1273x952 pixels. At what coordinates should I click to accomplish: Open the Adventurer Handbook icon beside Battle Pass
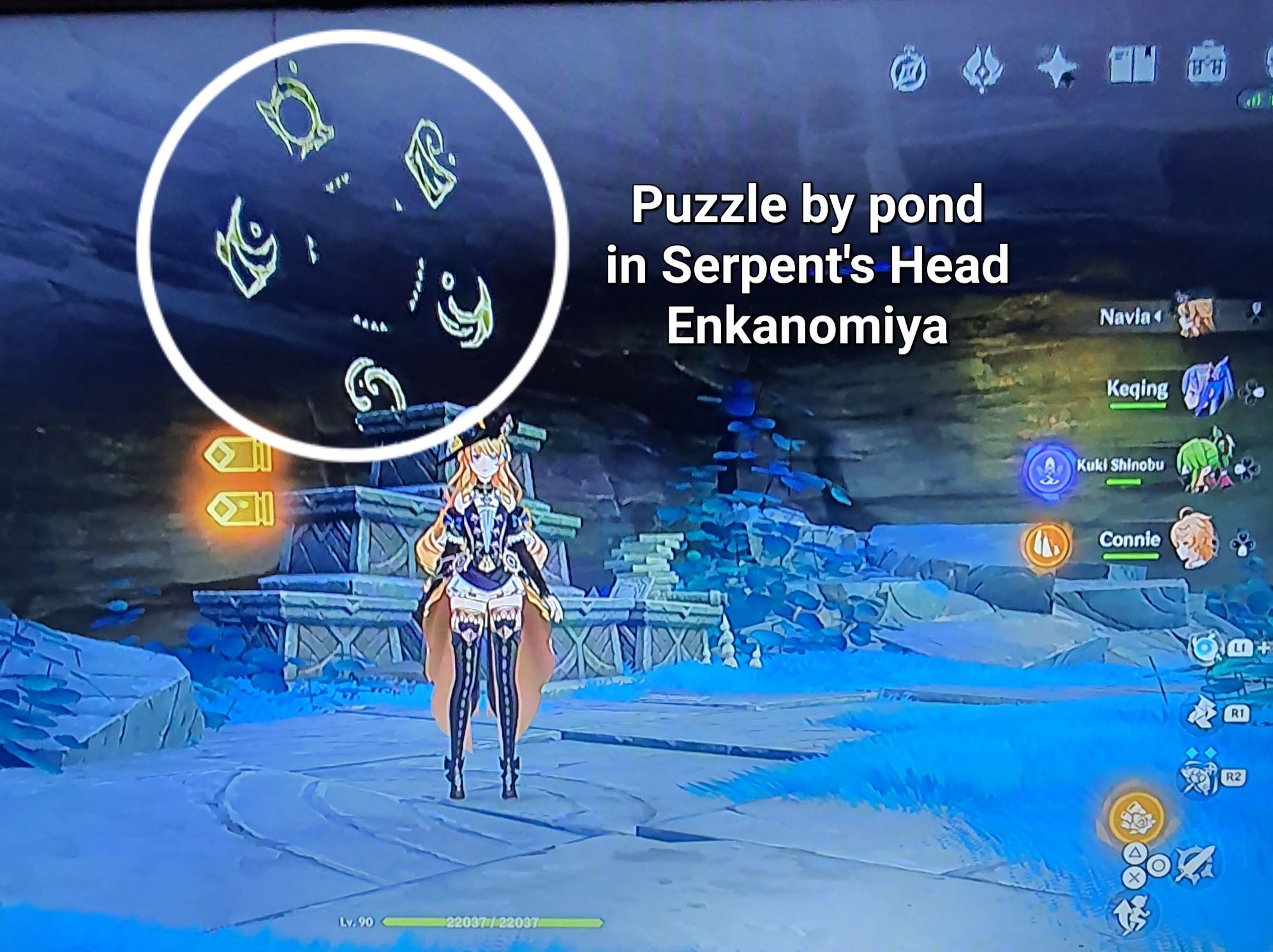(1133, 64)
